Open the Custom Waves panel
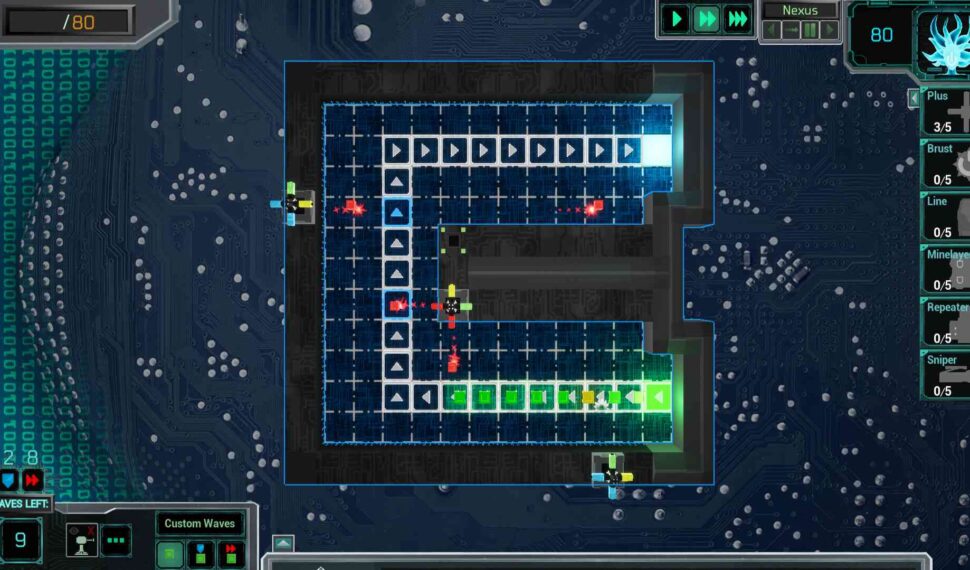Screen dimensions: 970x570 [199, 523]
